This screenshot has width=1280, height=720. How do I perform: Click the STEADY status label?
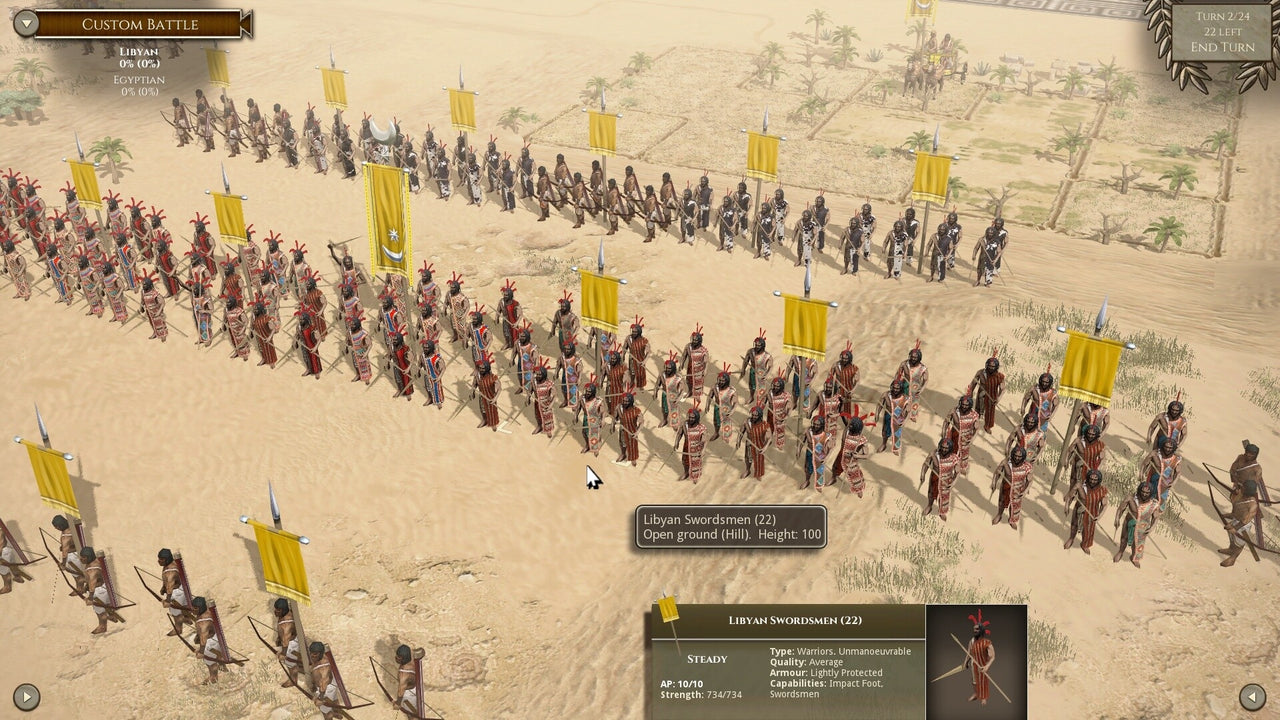[x=706, y=659]
